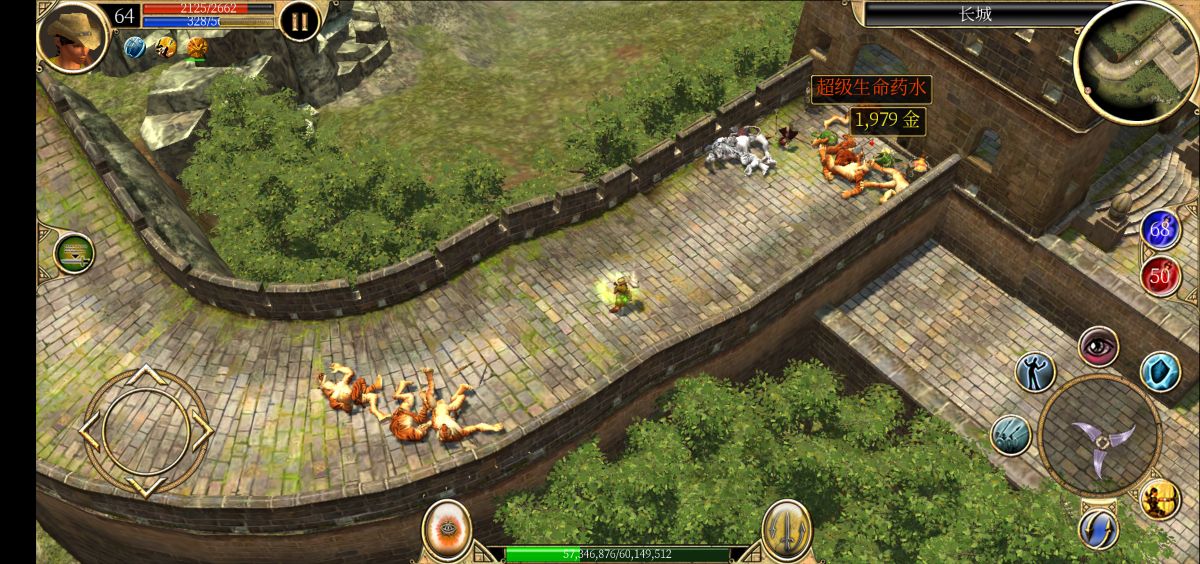1200x564 pixels.
Task: Tap the movement joystick up arrow
Action: click(x=147, y=375)
